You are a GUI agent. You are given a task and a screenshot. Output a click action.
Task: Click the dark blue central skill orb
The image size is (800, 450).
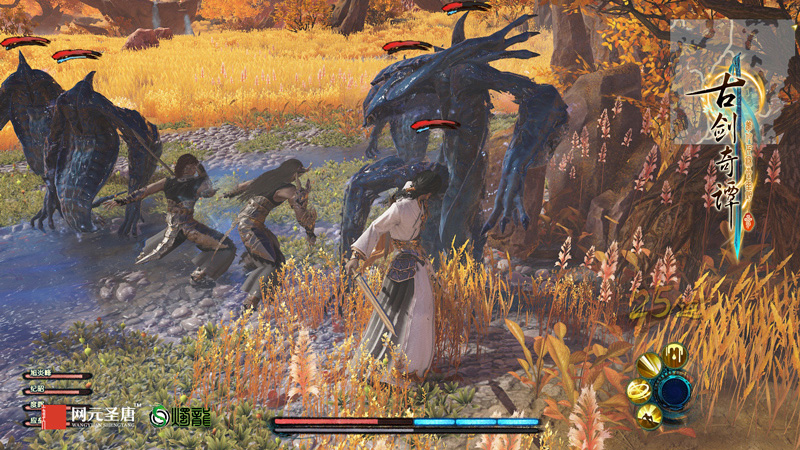tap(675, 391)
